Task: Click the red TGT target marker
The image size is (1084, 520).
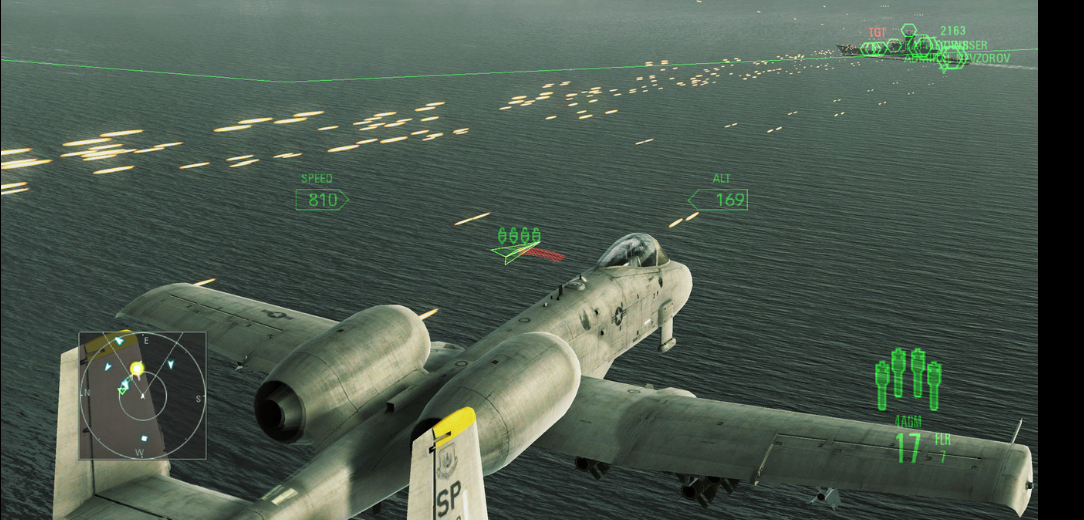Action: 877,33
